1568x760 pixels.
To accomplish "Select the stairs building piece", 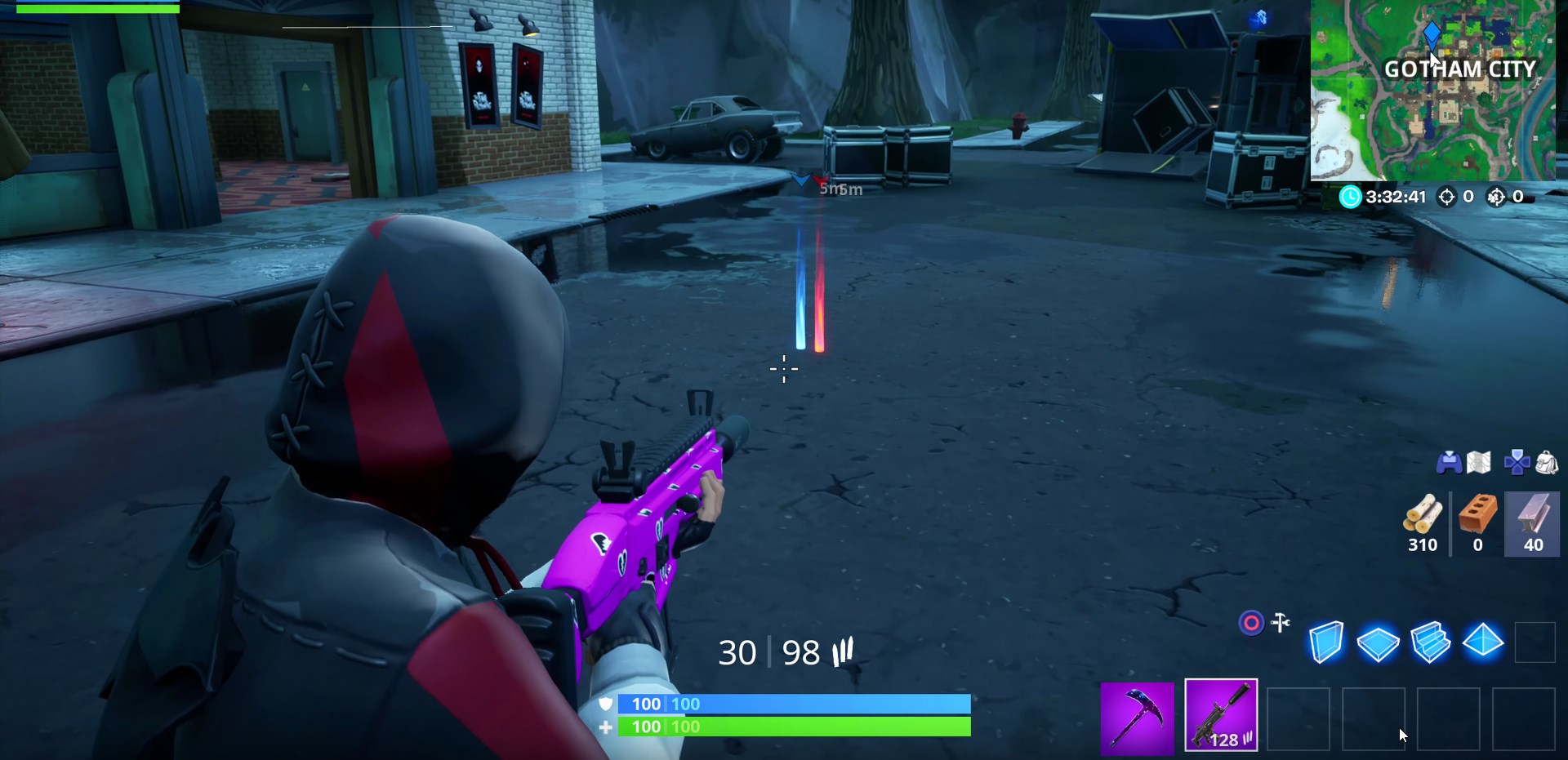I will click(1432, 642).
